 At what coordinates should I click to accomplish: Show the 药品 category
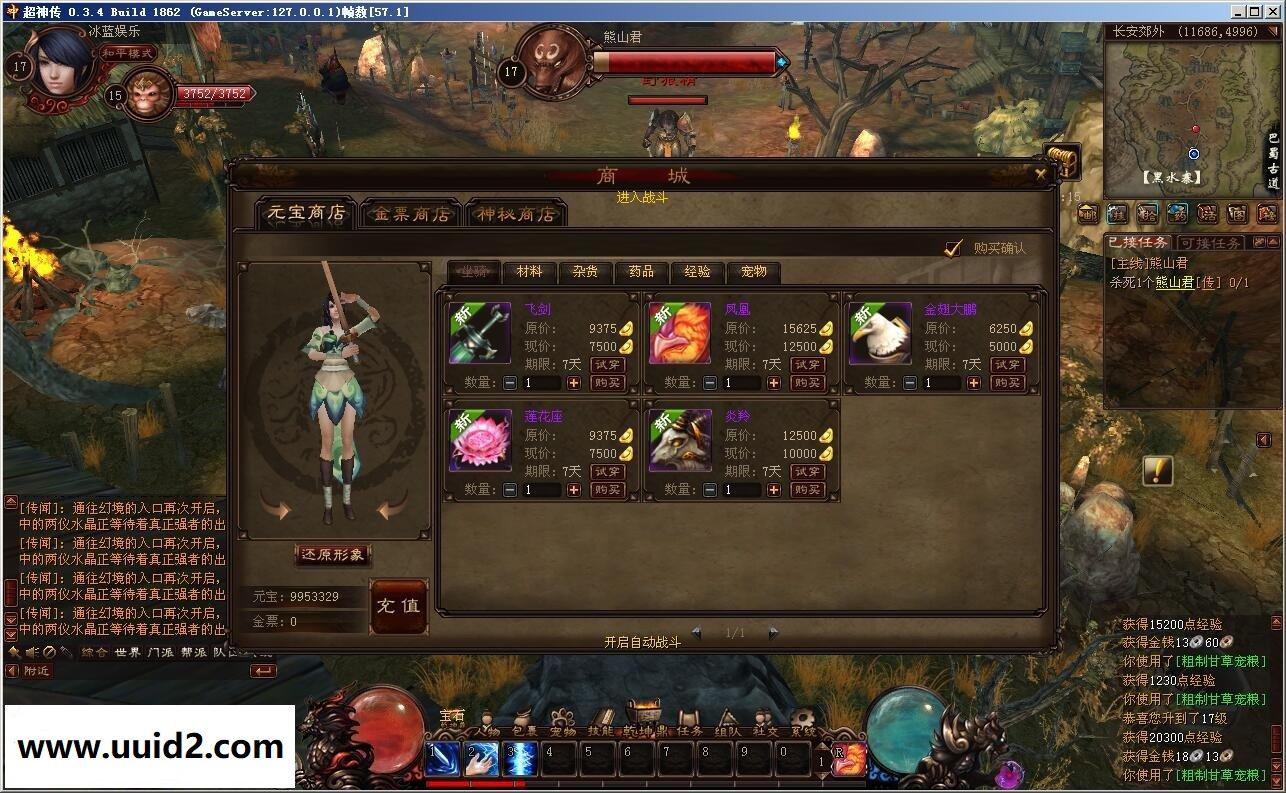tap(641, 271)
